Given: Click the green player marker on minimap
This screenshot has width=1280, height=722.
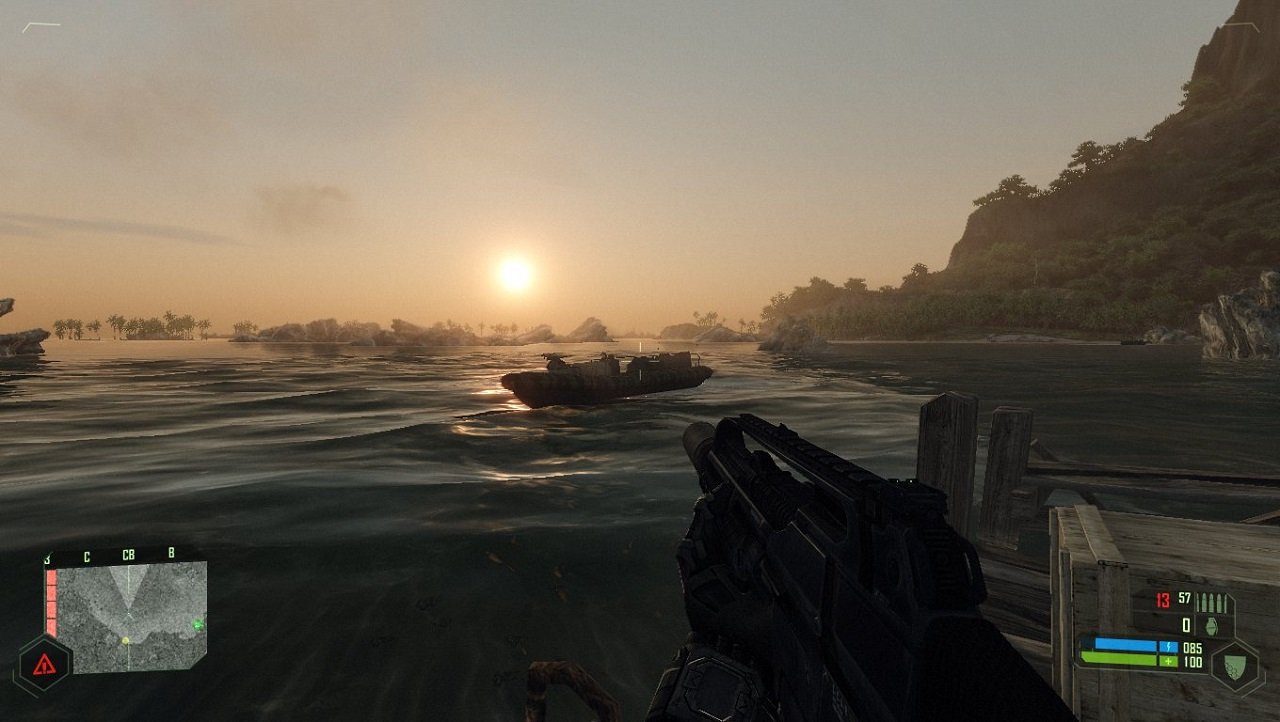Looking at the screenshot, I should point(198,624).
